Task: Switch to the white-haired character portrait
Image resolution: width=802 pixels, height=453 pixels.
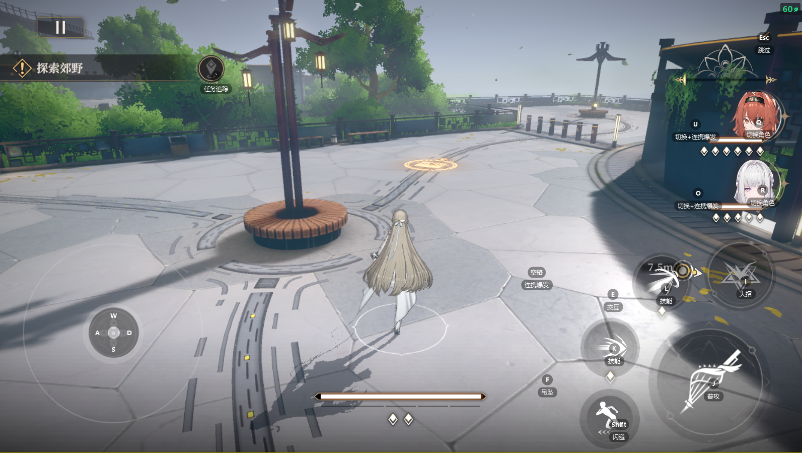Action: click(754, 183)
